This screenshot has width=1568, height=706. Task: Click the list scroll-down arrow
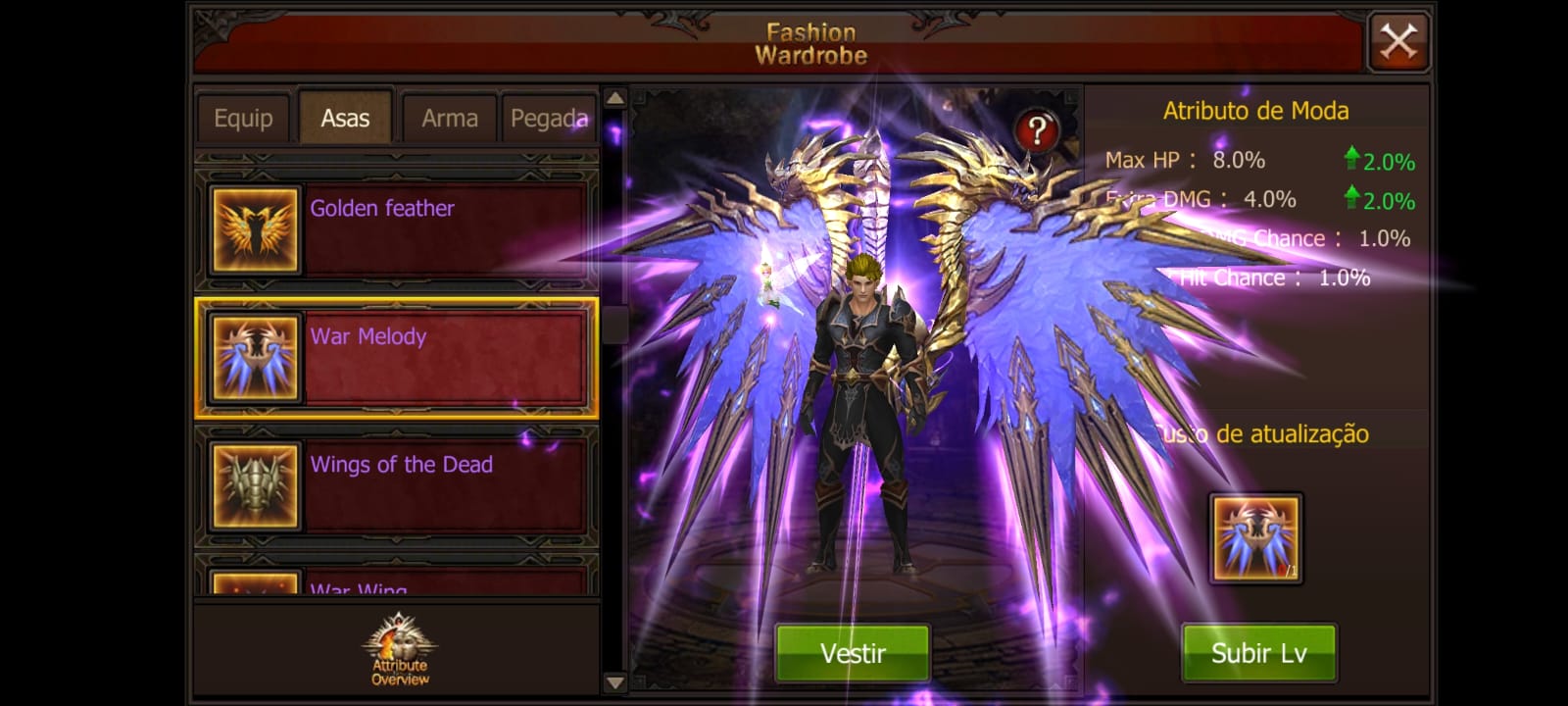[615, 682]
